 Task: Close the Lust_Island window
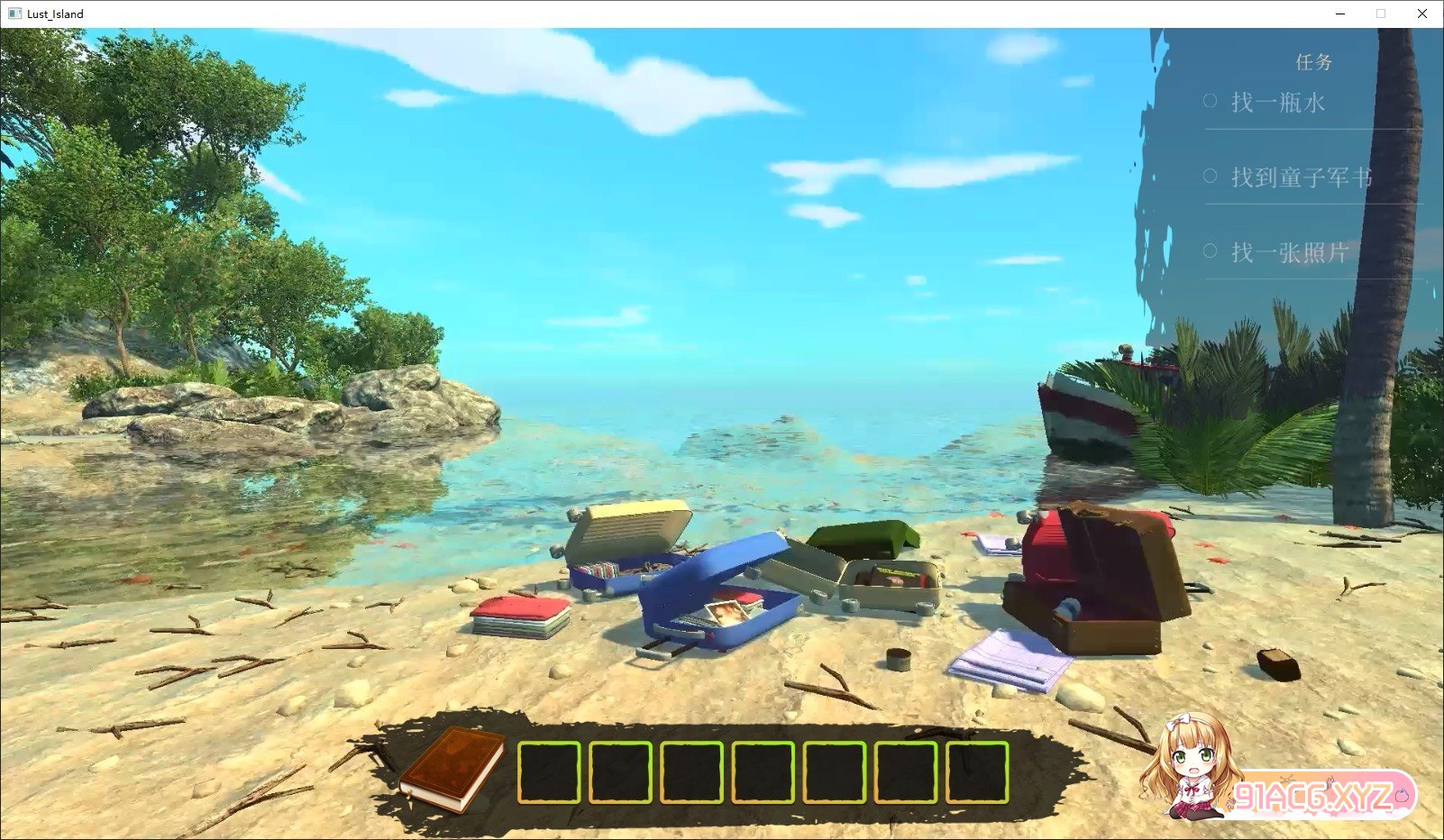(x=1421, y=14)
